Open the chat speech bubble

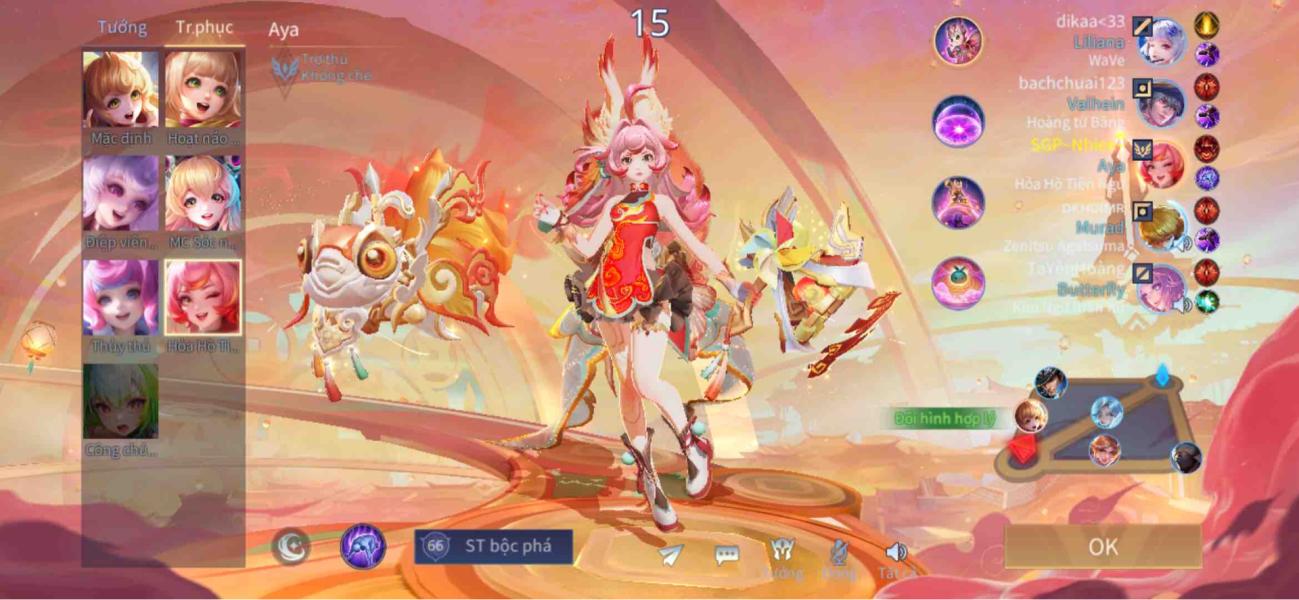pos(727,555)
